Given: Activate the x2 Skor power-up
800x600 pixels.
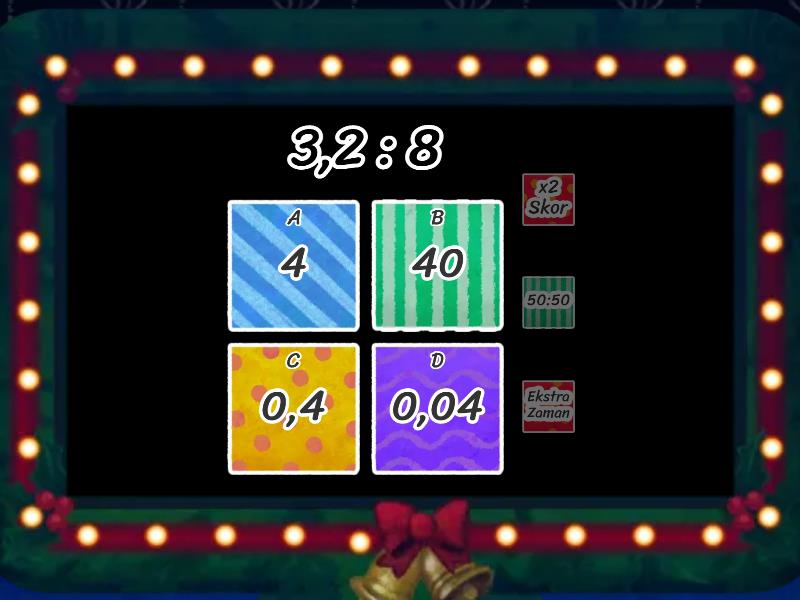Looking at the screenshot, I should click(x=548, y=199).
